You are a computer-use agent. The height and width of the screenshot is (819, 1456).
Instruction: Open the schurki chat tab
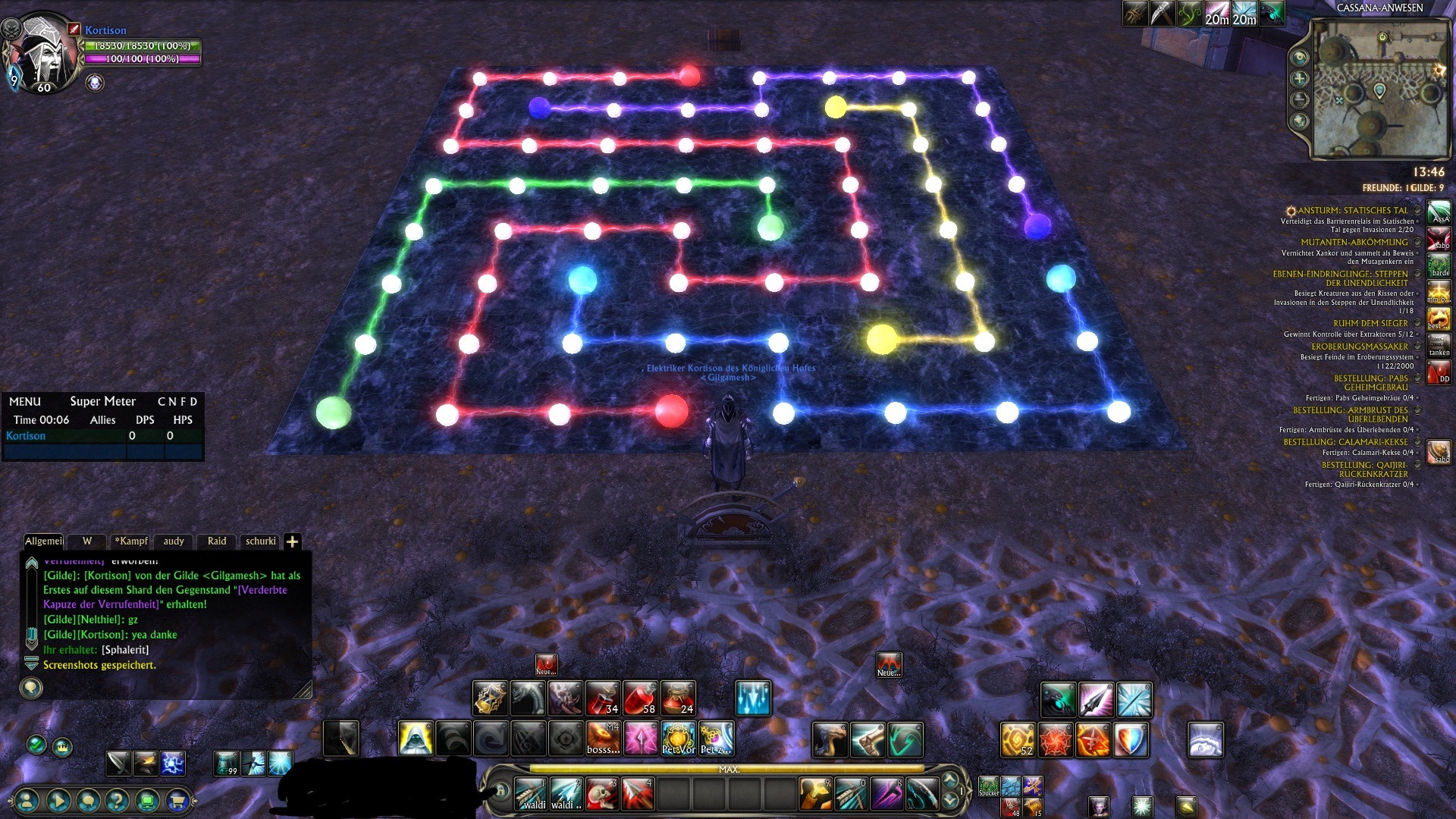(x=260, y=541)
